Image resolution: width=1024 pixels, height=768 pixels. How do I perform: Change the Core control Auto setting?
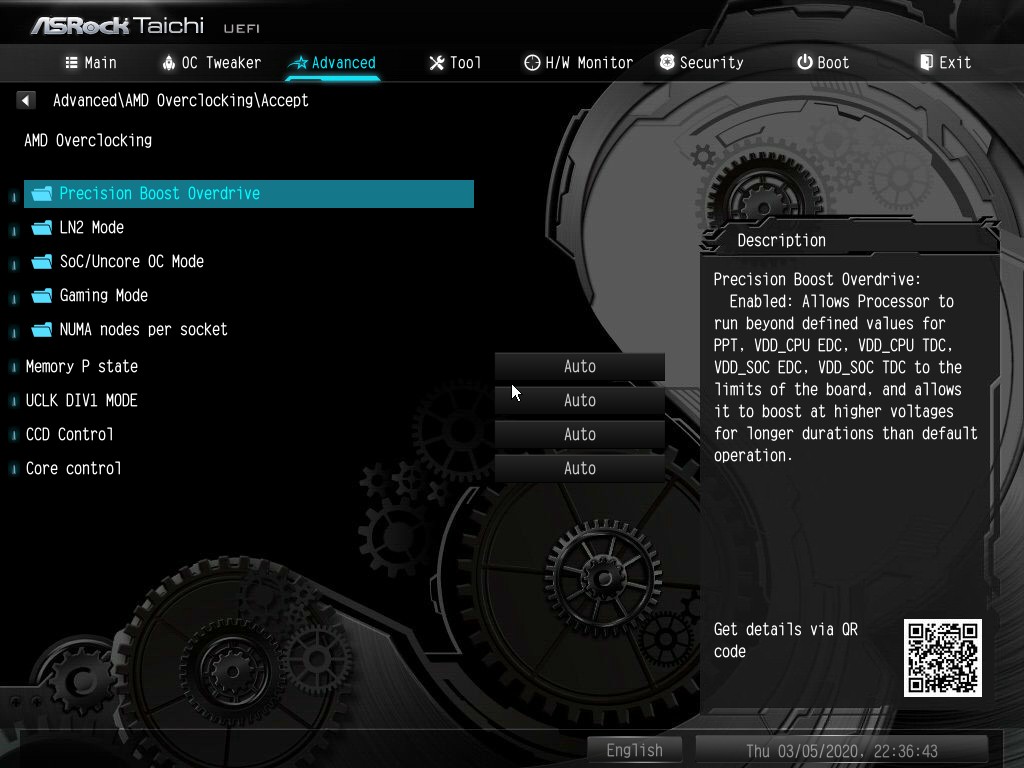(x=579, y=469)
